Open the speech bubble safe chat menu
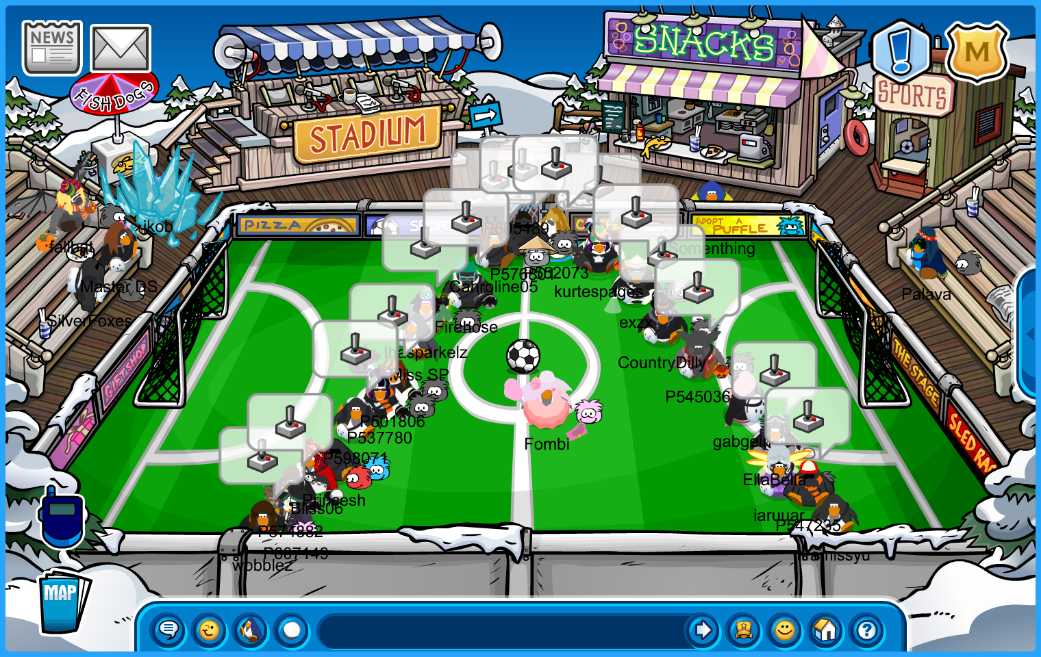Image resolution: width=1041 pixels, height=657 pixels. (168, 630)
